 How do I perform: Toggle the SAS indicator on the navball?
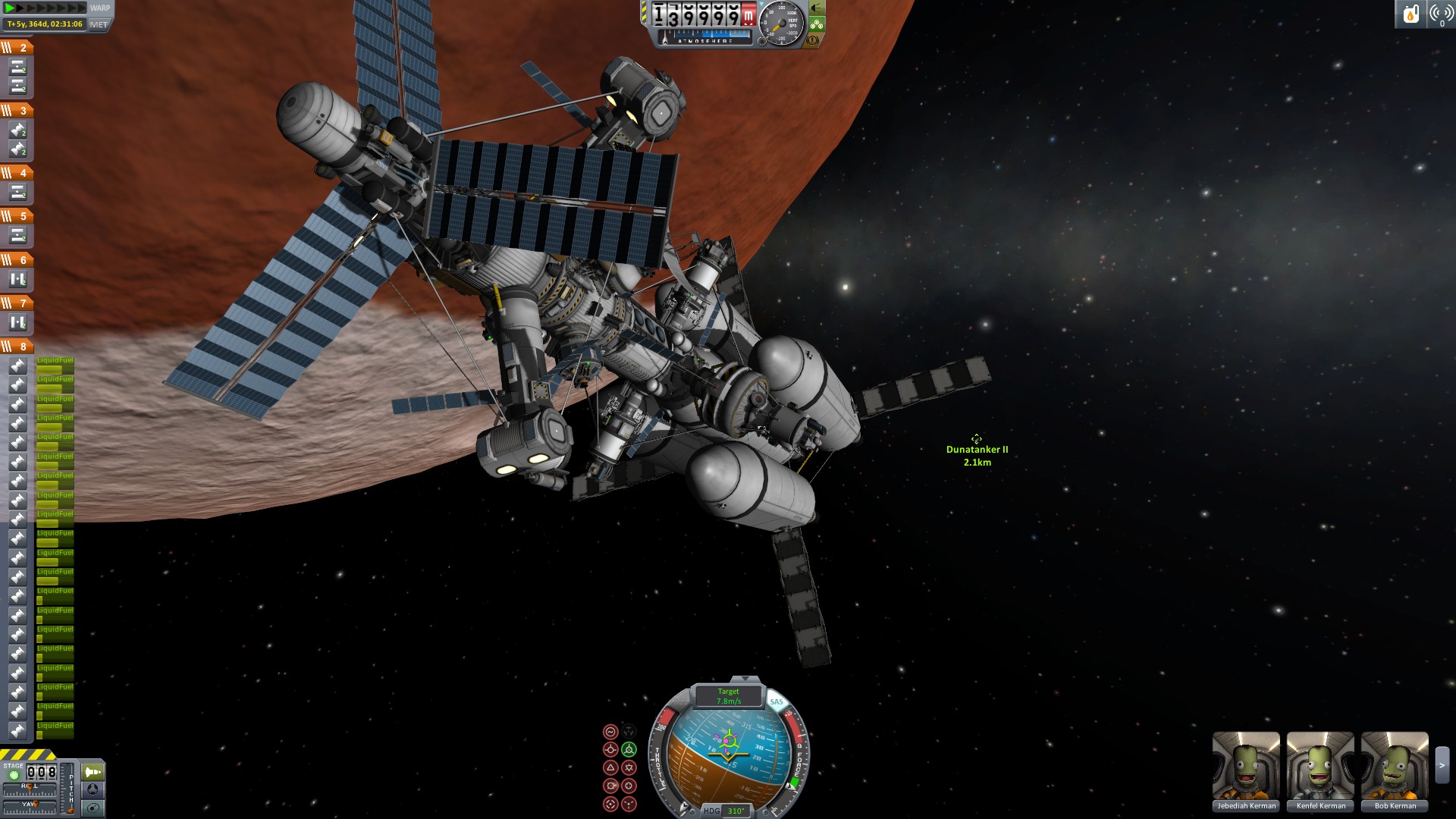coord(777,701)
